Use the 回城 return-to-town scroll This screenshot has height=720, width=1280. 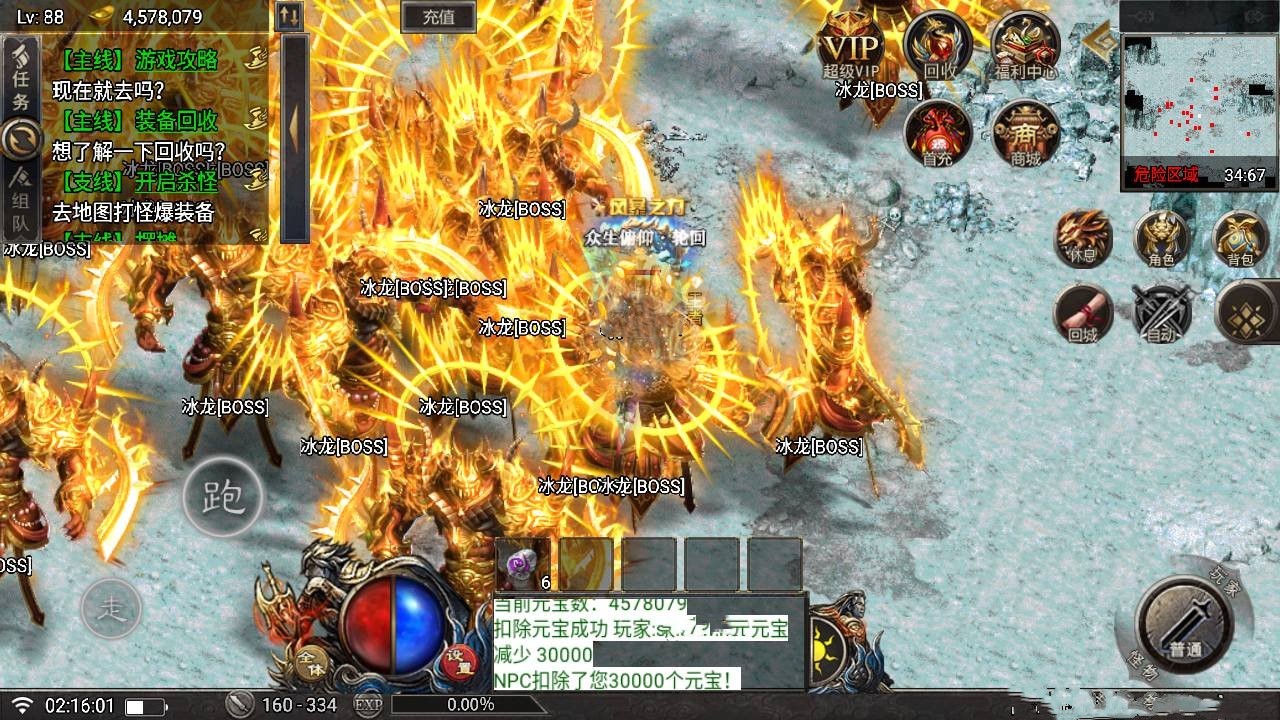tap(1083, 314)
